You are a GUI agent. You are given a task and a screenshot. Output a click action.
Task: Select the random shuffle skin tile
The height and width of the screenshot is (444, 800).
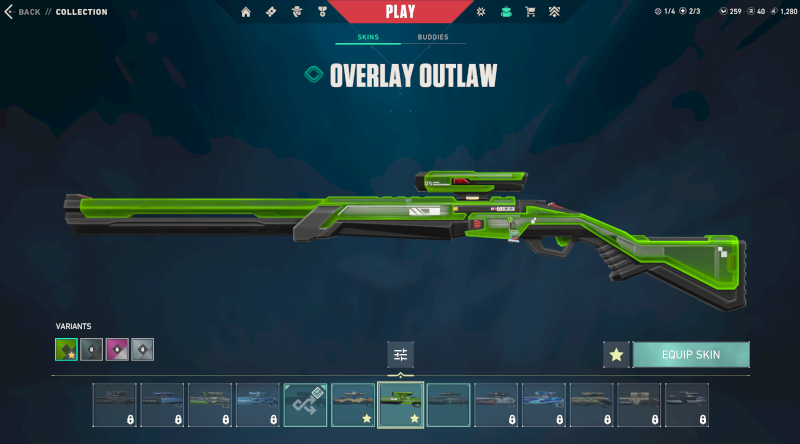coord(305,403)
